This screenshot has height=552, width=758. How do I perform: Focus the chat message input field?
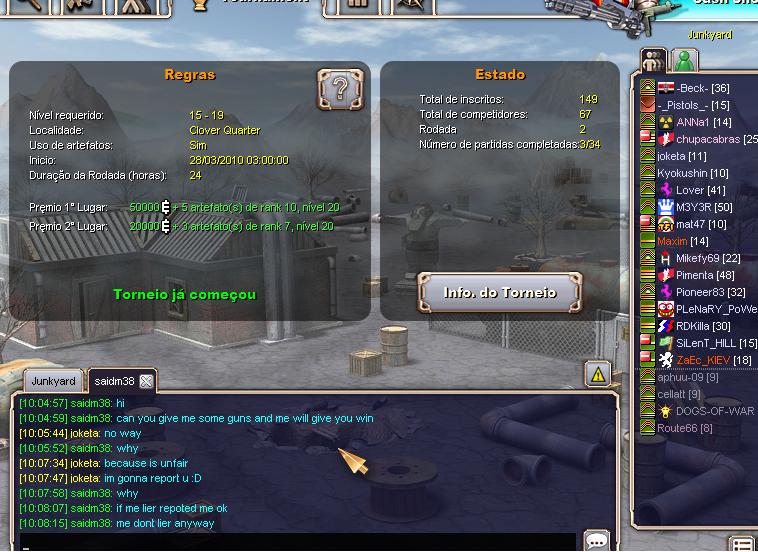click(x=300, y=543)
